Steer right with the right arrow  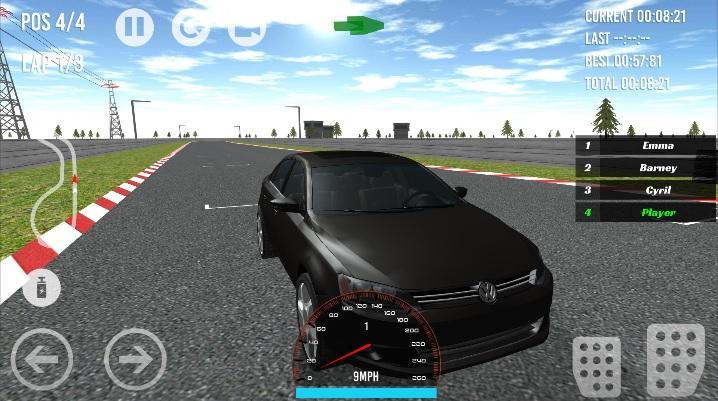[135, 358]
